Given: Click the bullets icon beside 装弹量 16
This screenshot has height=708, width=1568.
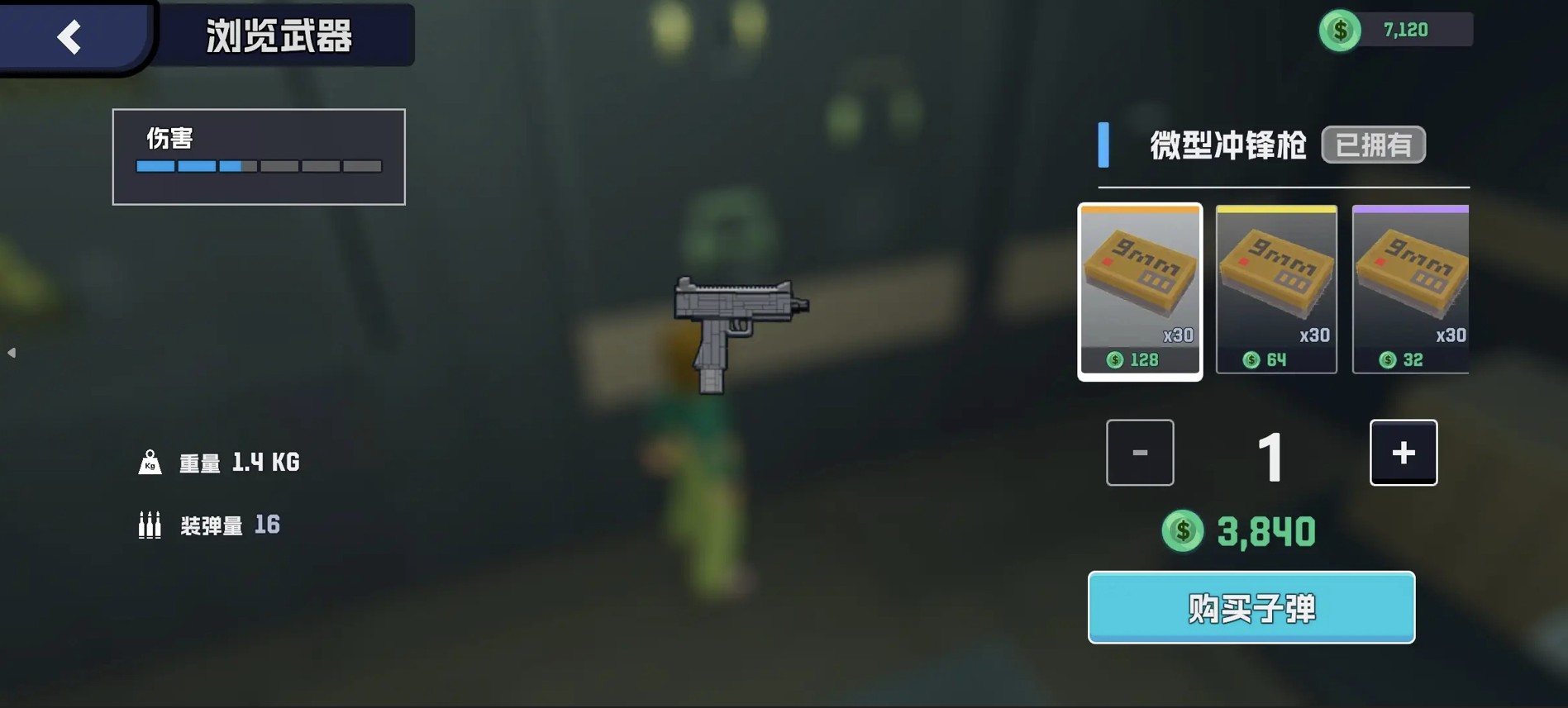Looking at the screenshot, I should [x=150, y=524].
